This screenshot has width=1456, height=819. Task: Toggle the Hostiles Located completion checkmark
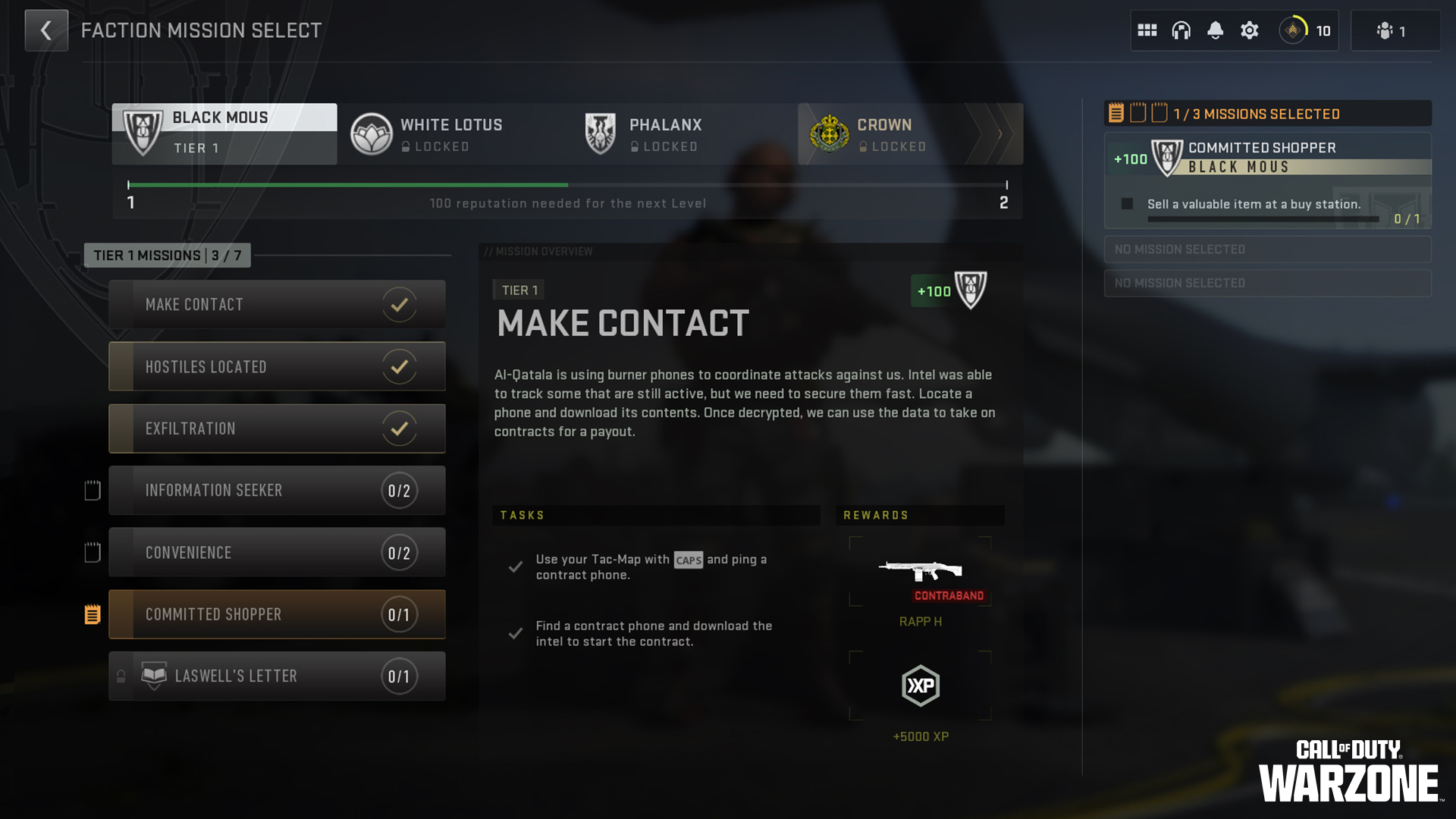coord(399,366)
